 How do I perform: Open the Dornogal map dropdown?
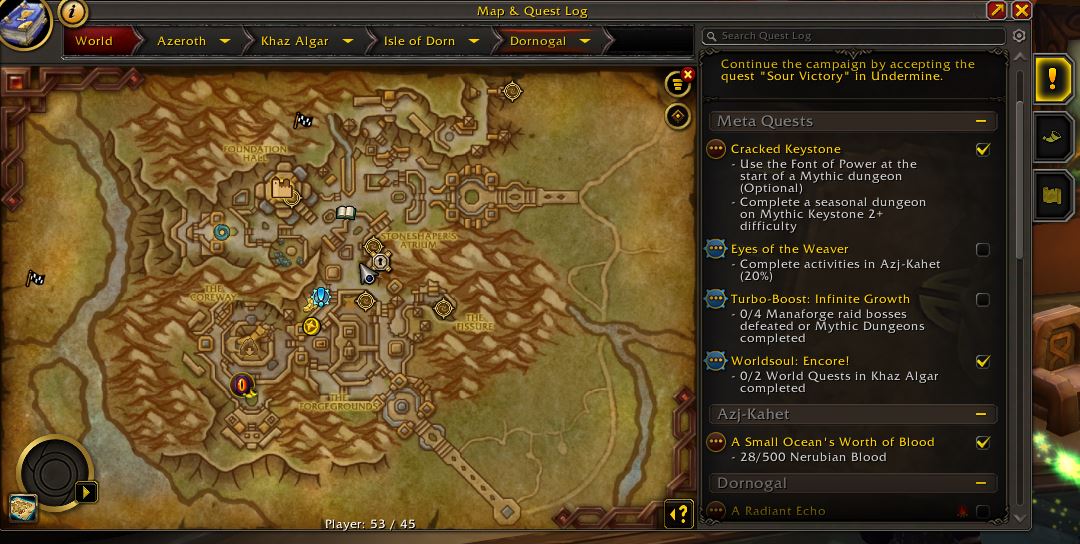tap(585, 41)
